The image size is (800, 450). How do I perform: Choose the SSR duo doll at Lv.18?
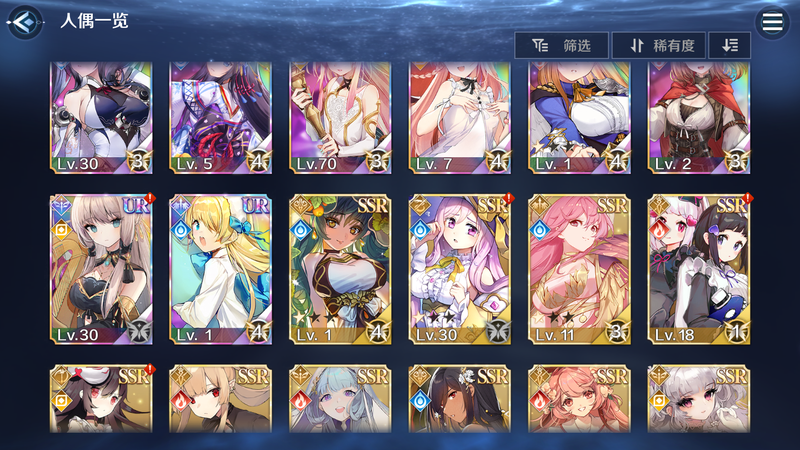click(689, 269)
